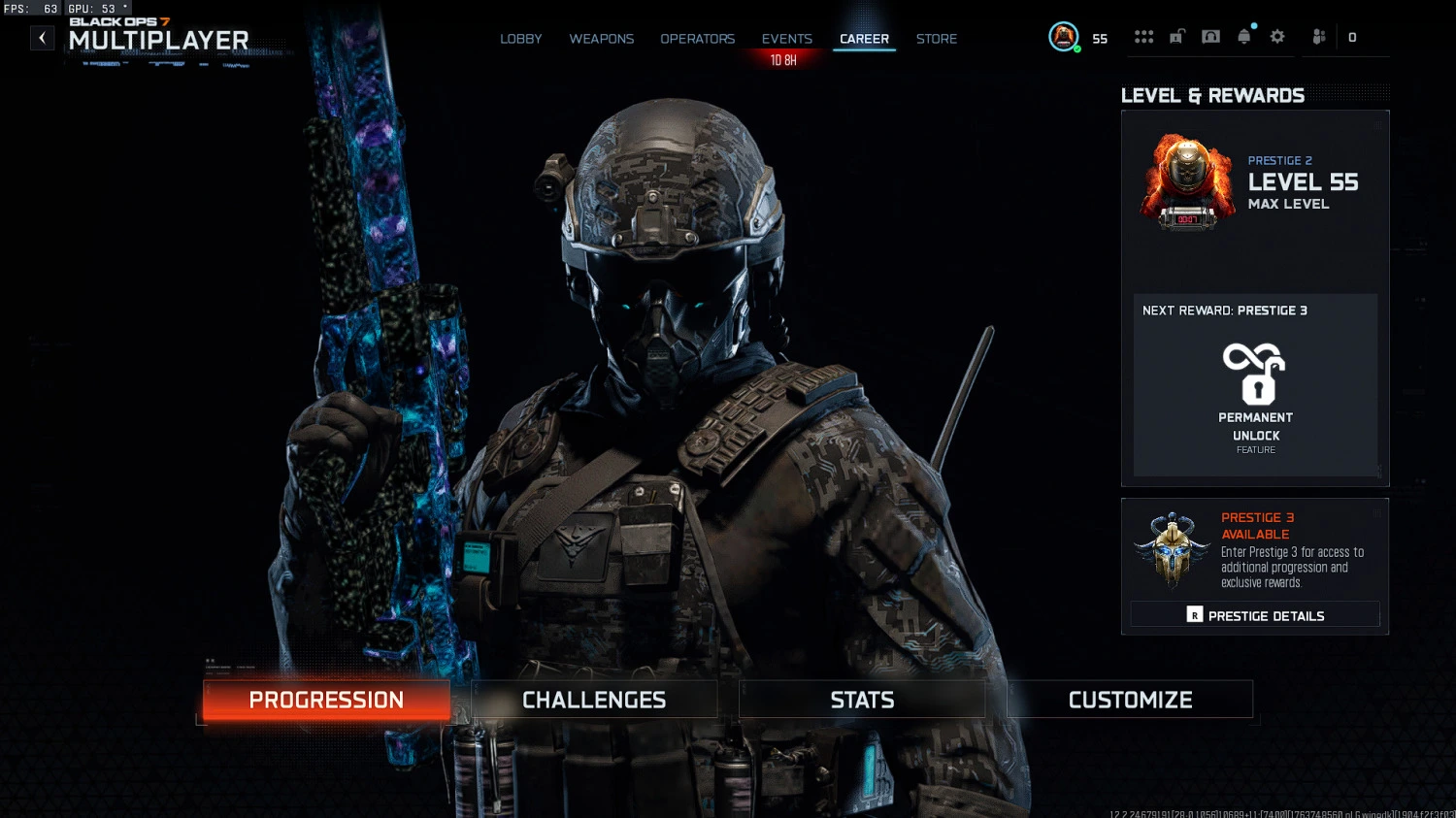Screen dimensions: 1456x818
Task: Switch to the OPERATORS tab
Action: click(697, 39)
